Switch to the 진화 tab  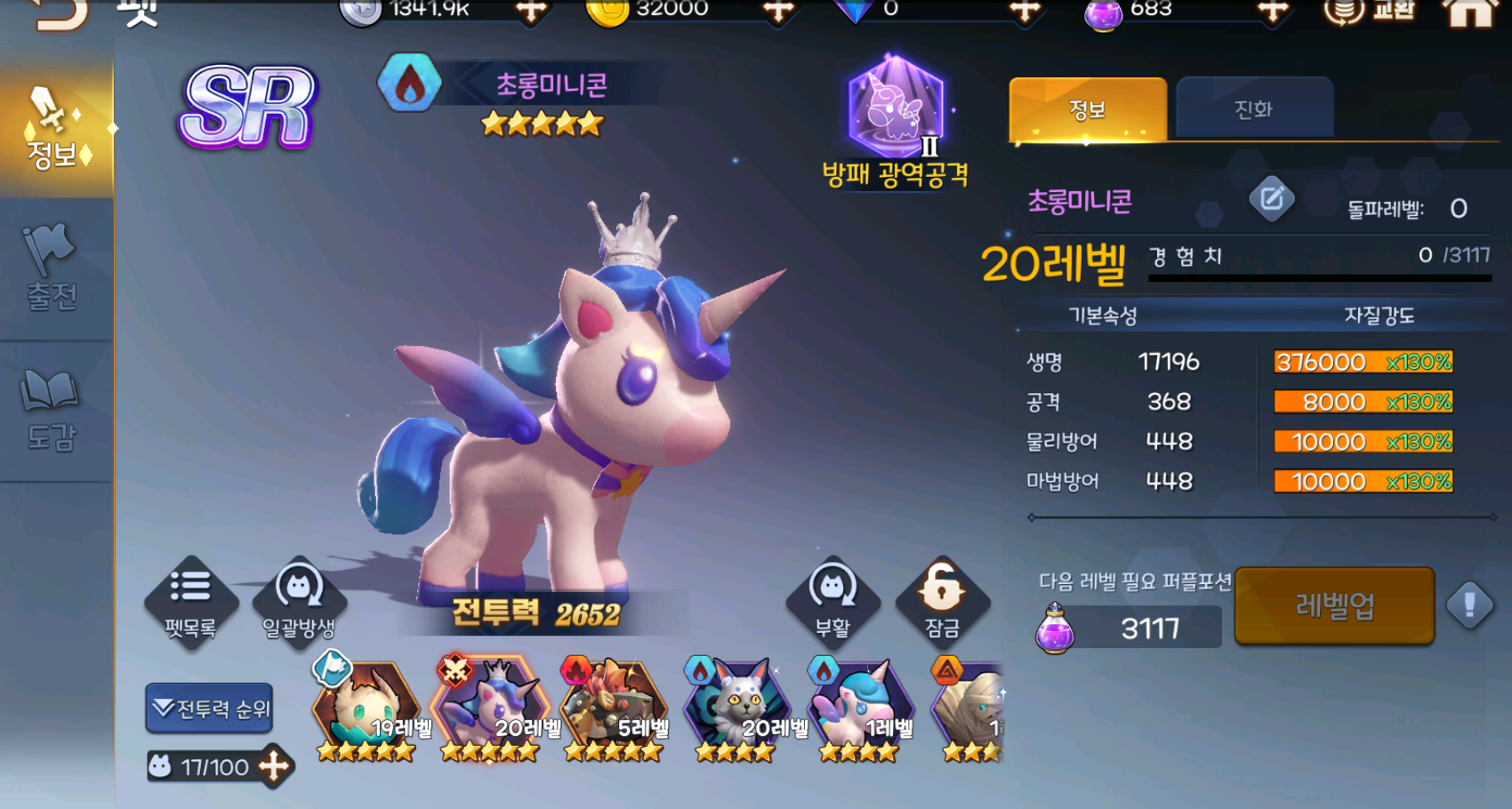tap(1254, 109)
